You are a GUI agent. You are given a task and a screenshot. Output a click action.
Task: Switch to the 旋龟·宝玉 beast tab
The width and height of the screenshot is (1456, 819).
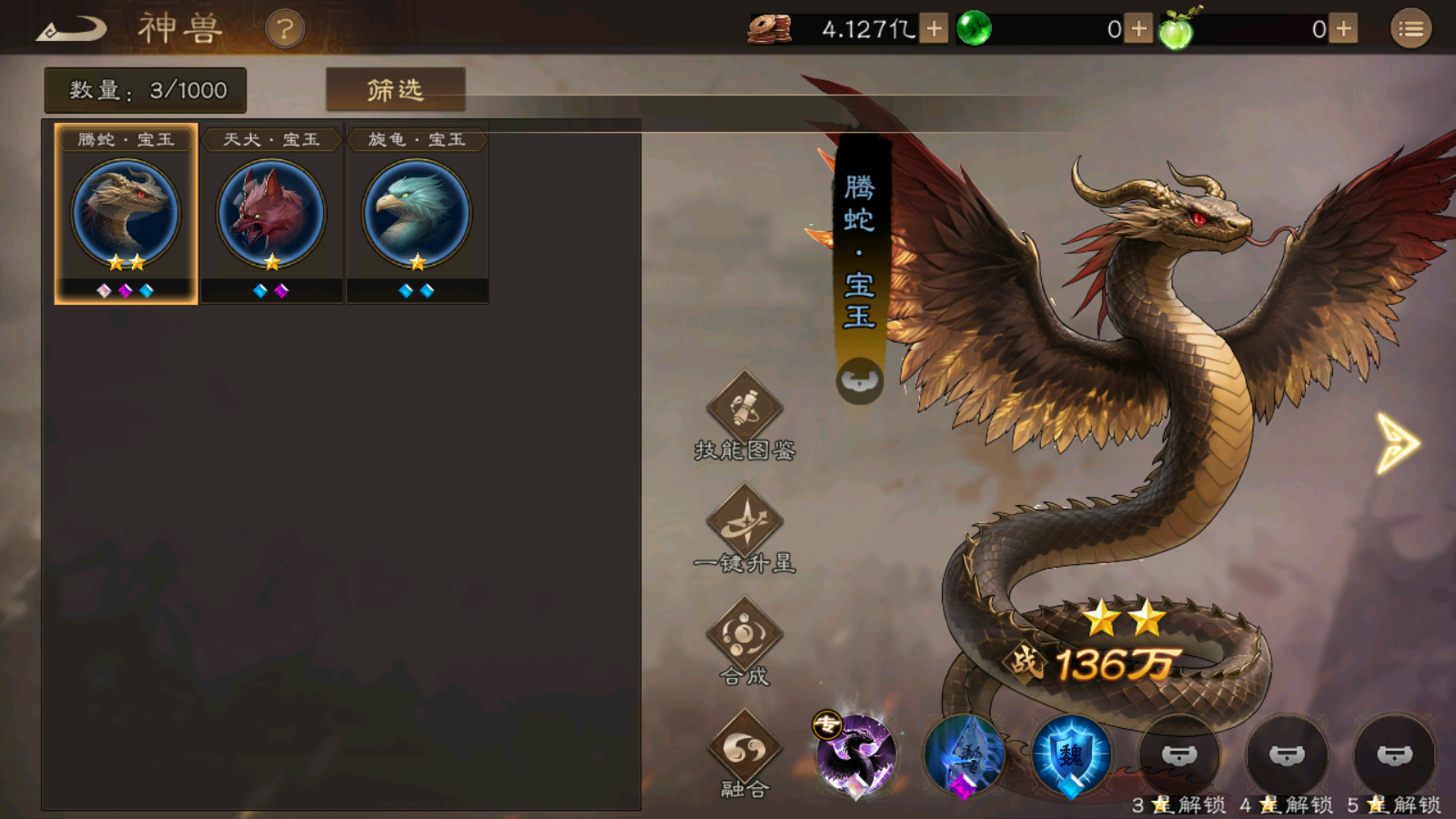point(416,214)
